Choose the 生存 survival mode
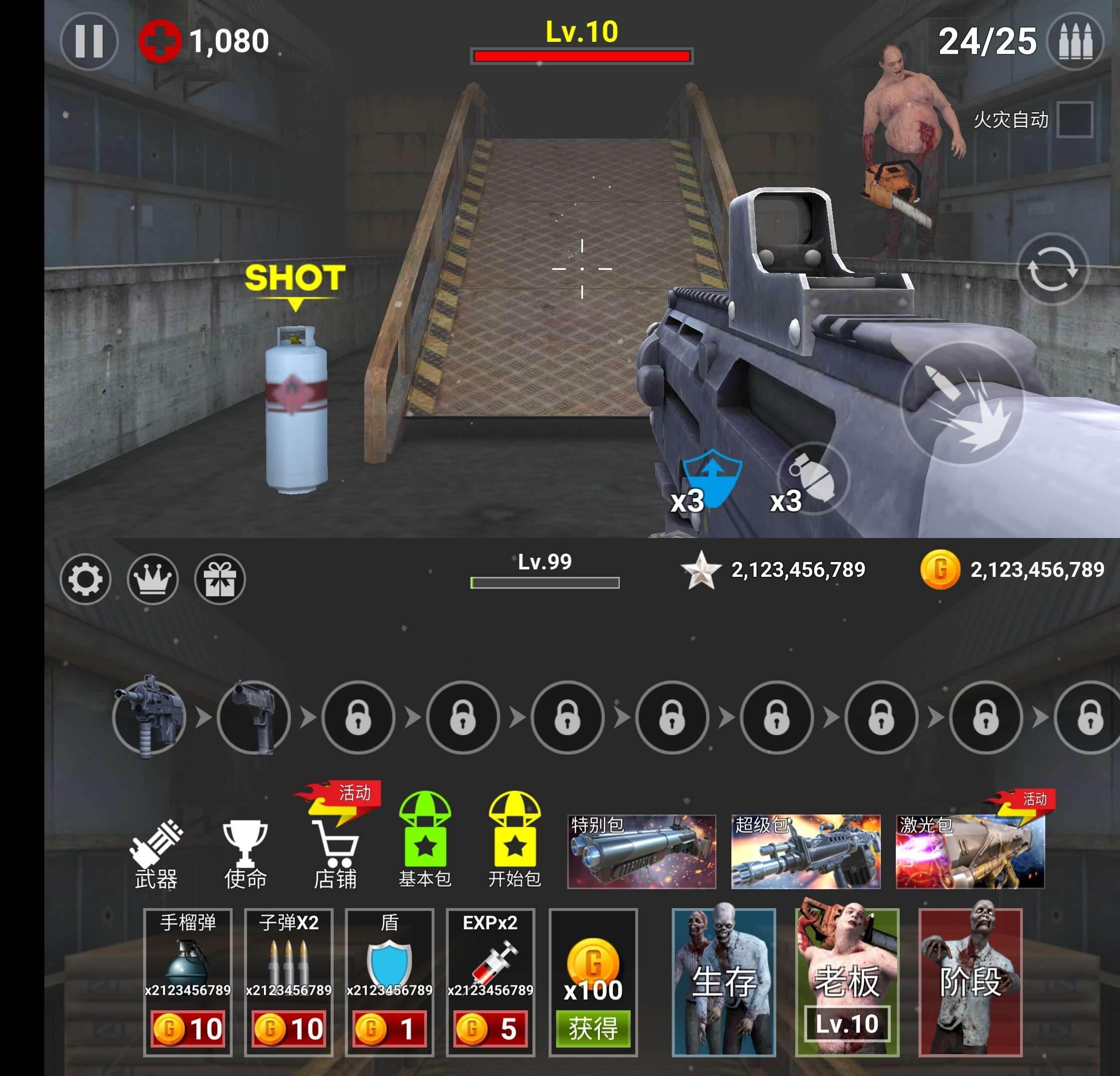Viewport: 1120px width, 1076px height. tap(723, 981)
